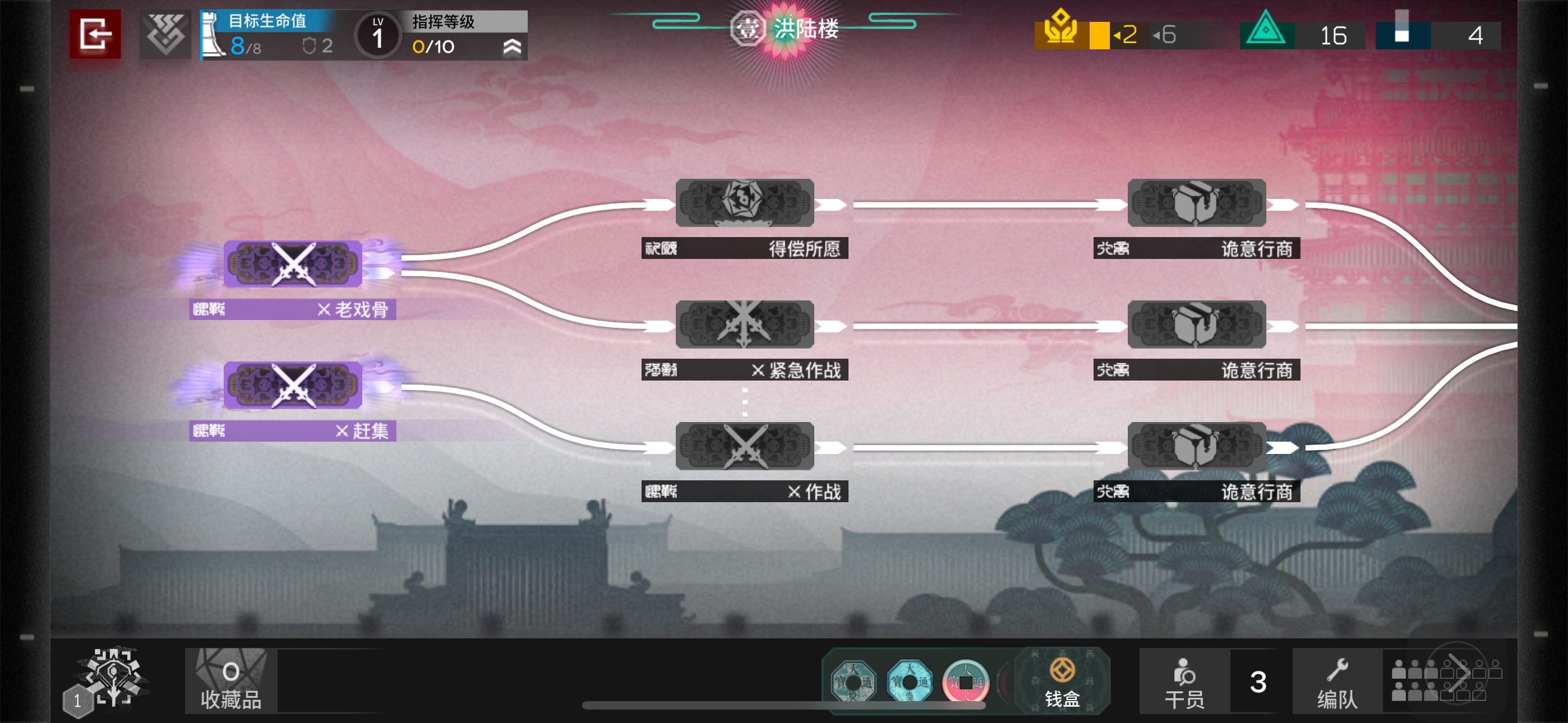The width and height of the screenshot is (1568, 723).
Task: Click the gold ingot currency icon
Action: [1060, 29]
